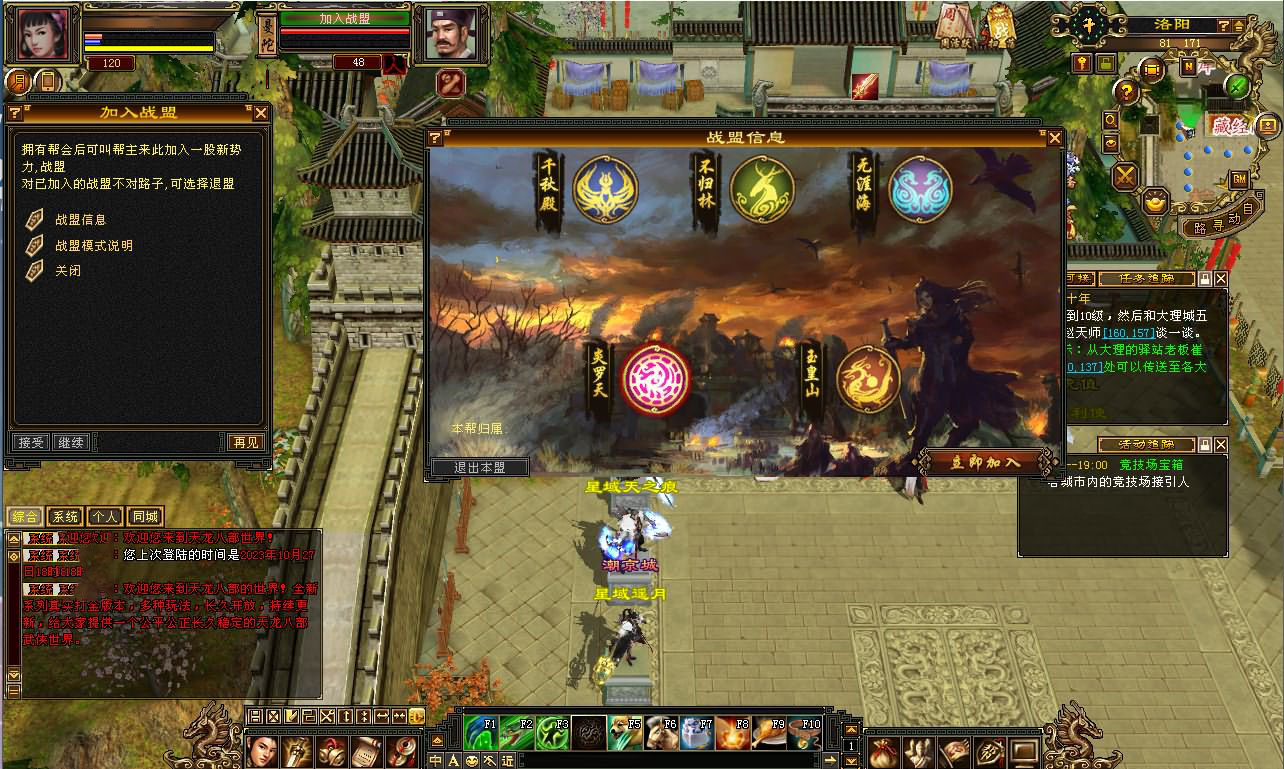The image size is (1284, 769).
Task: Pick the 婆罗天 magenta emblem
Action: point(655,378)
